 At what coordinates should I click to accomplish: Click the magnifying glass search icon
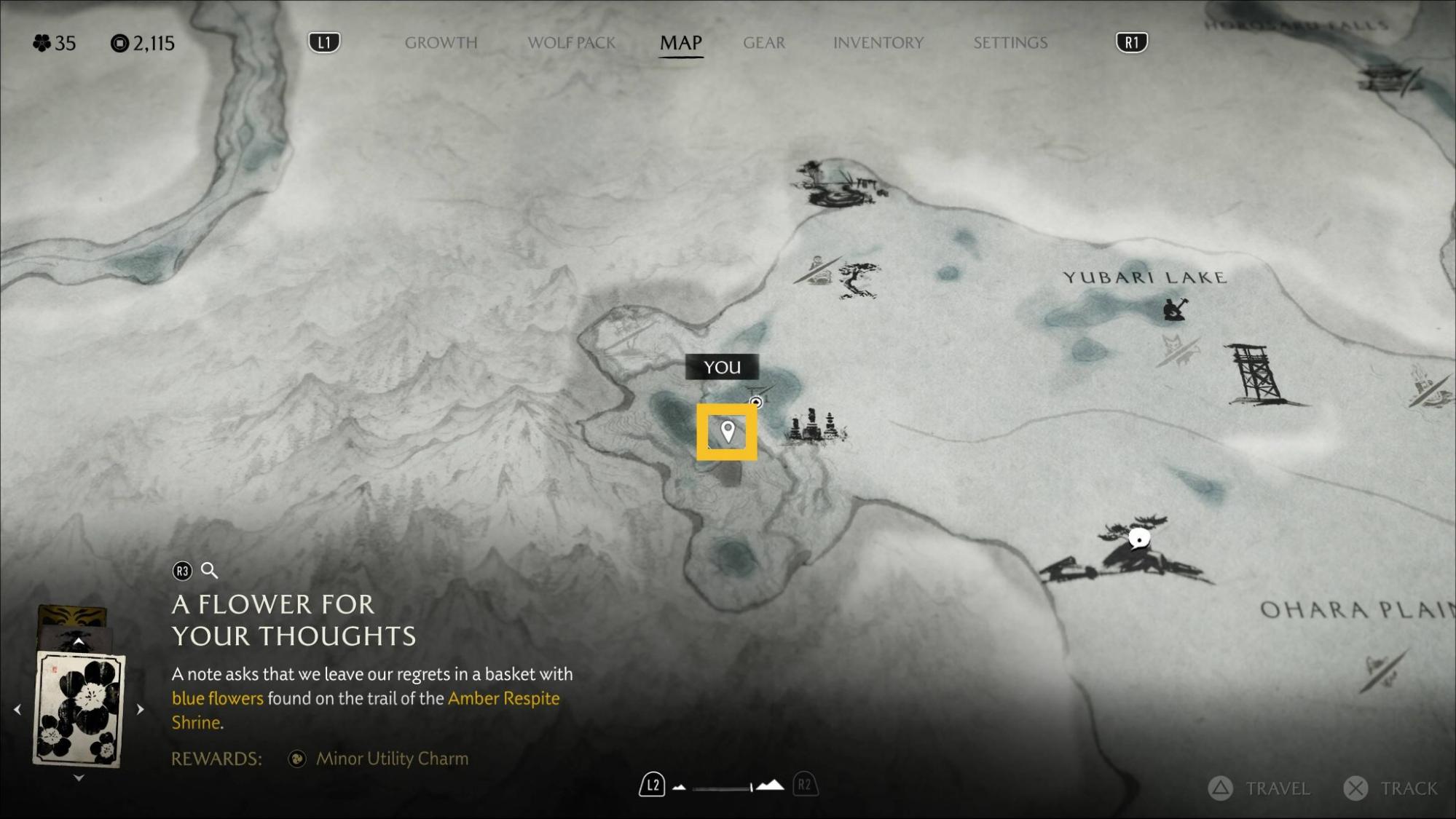coord(209,571)
